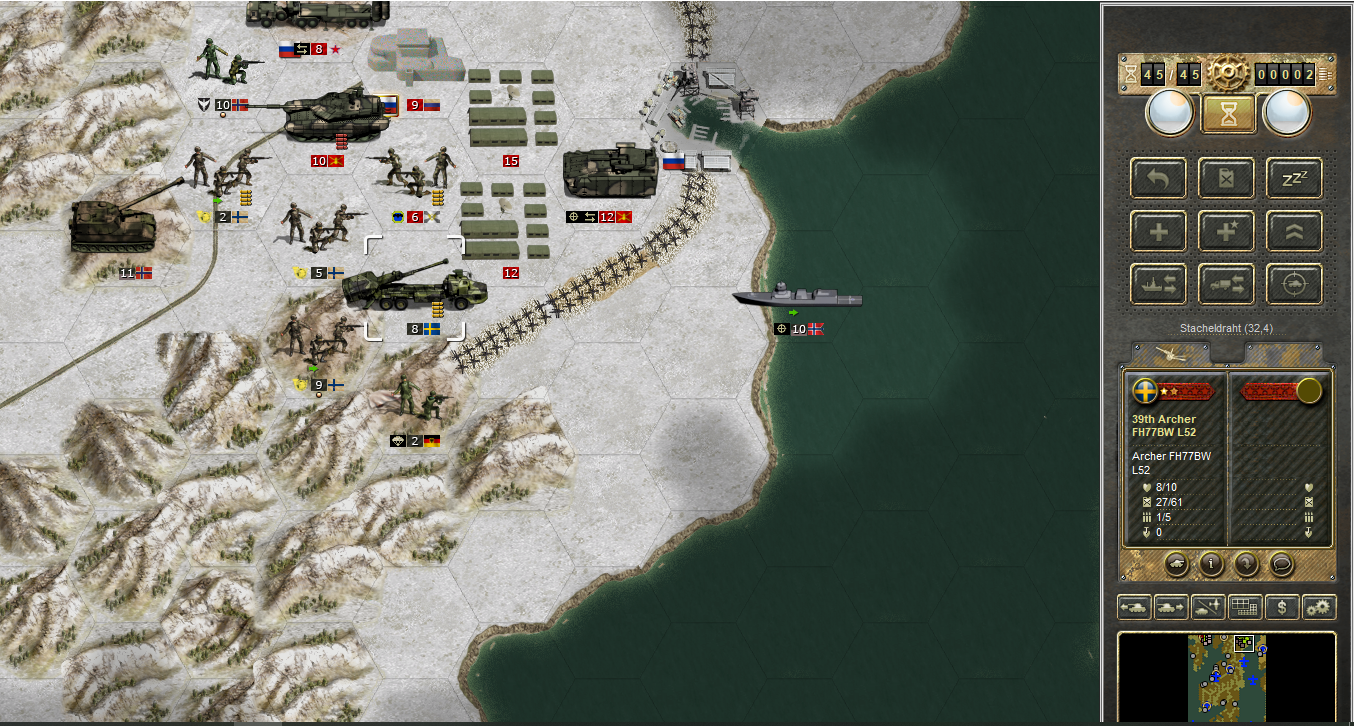This screenshot has width=1354, height=726.
Task: Upgrade the unit with the chevrons button
Action: pos(1294,232)
